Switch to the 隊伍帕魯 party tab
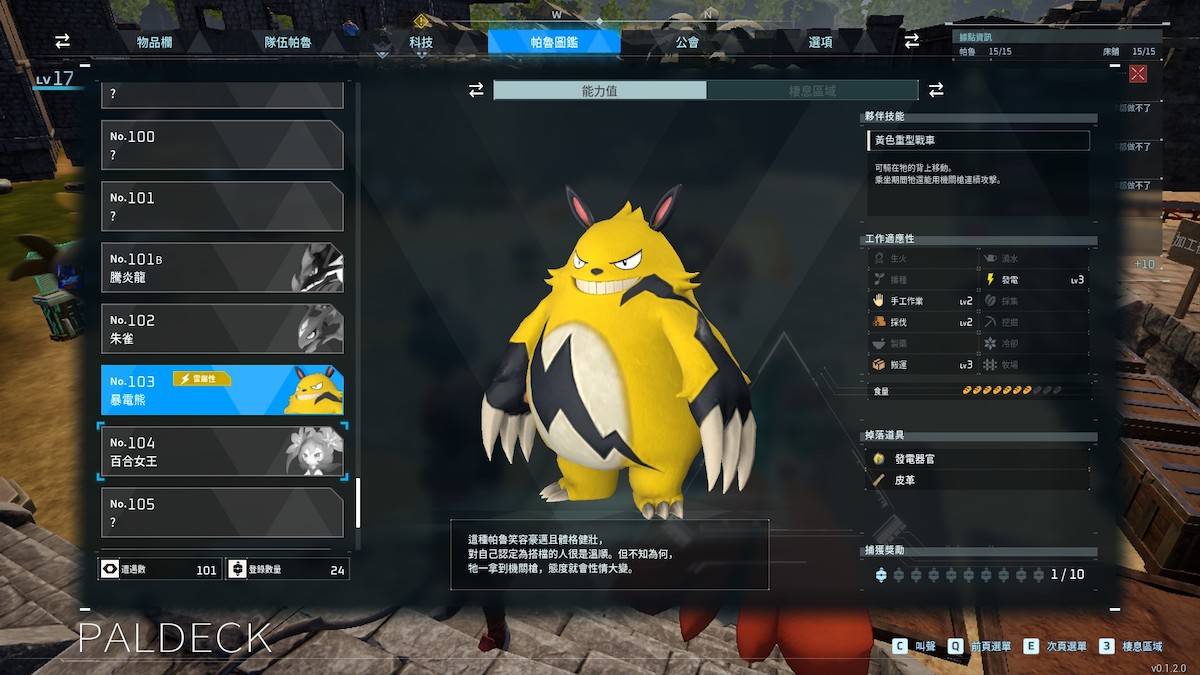This screenshot has width=1200, height=675. coord(288,42)
